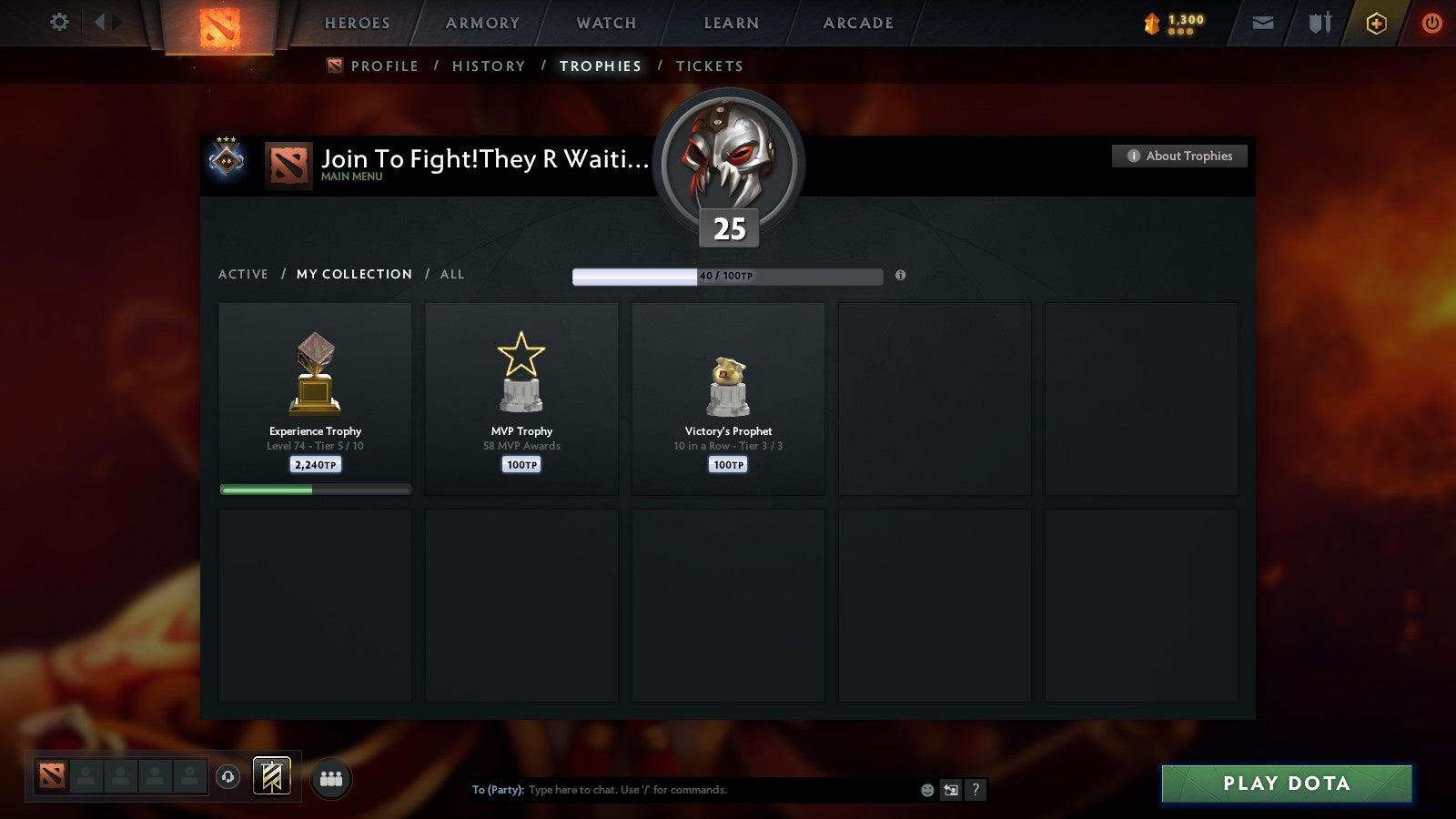The height and width of the screenshot is (819, 1456).
Task: Toggle the voice chat headset
Action: pyautogui.click(x=226, y=778)
